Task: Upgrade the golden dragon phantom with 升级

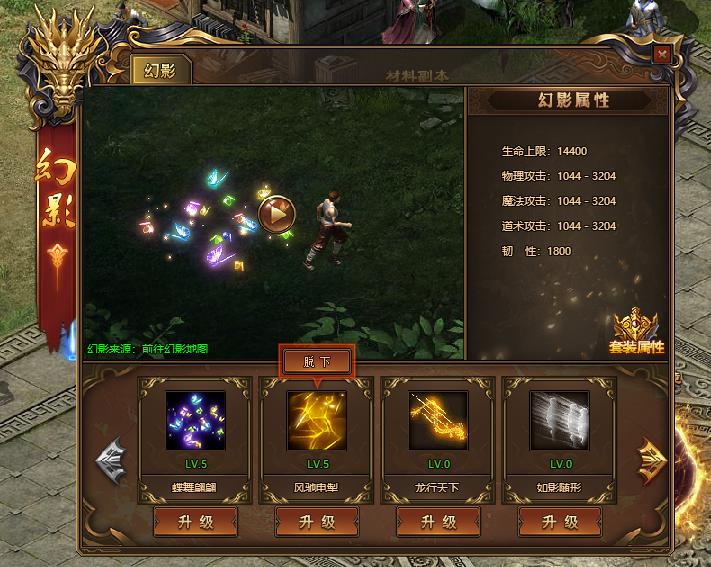Action: [438, 521]
